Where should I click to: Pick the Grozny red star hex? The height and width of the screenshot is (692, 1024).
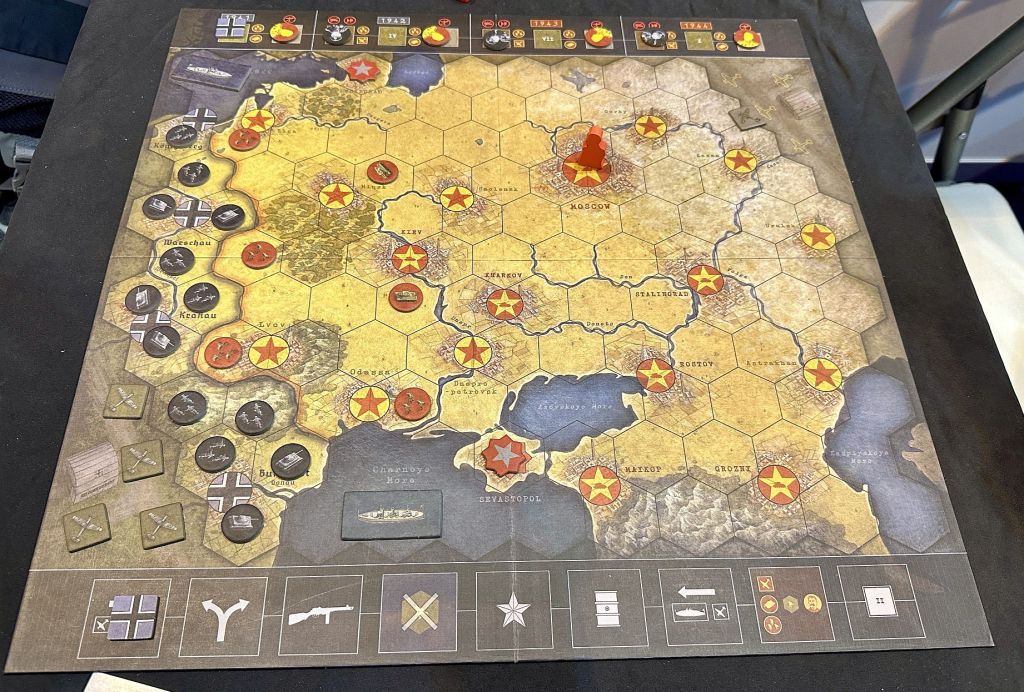click(x=778, y=484)
